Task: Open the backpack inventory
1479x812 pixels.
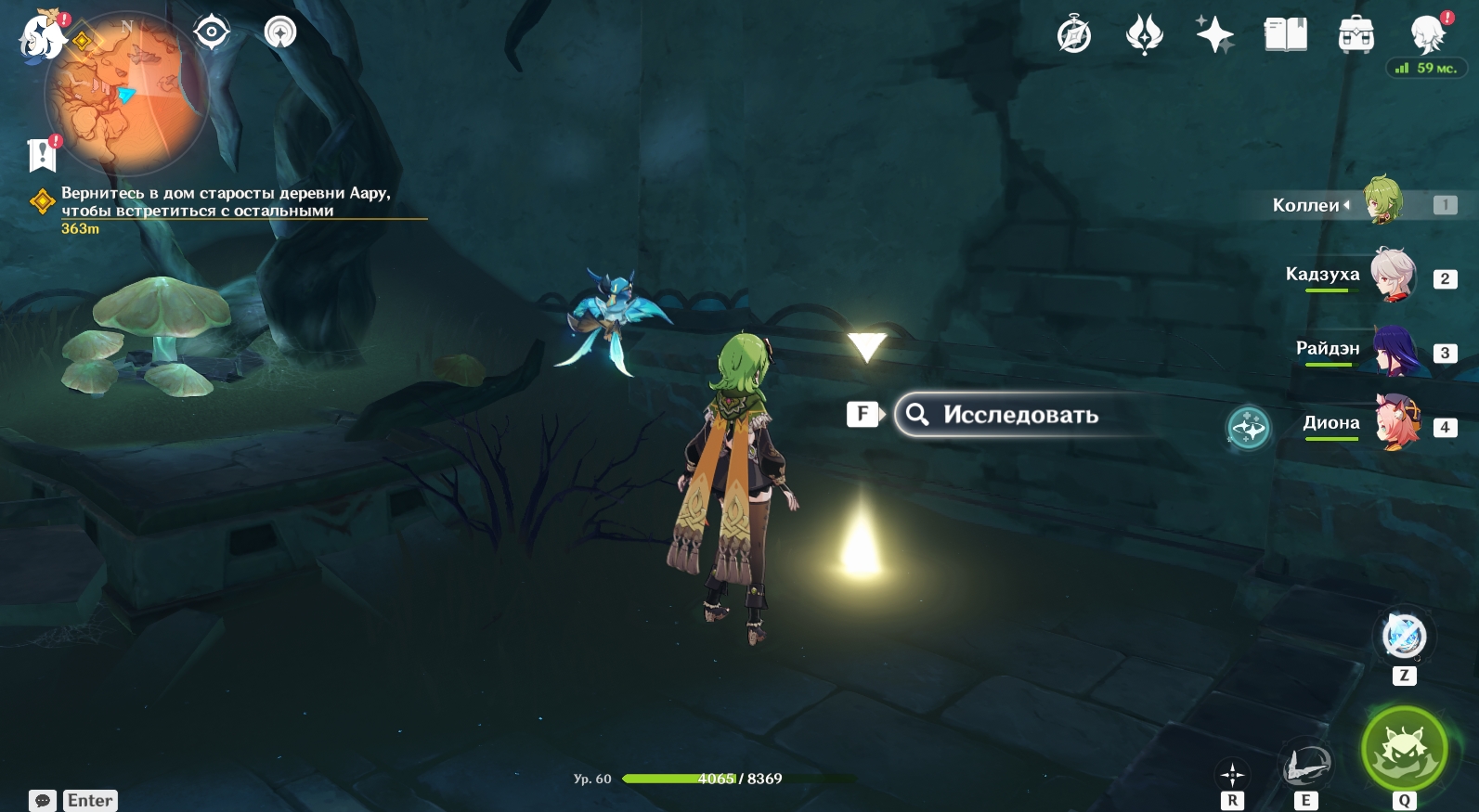Action: coord(1356,36)
